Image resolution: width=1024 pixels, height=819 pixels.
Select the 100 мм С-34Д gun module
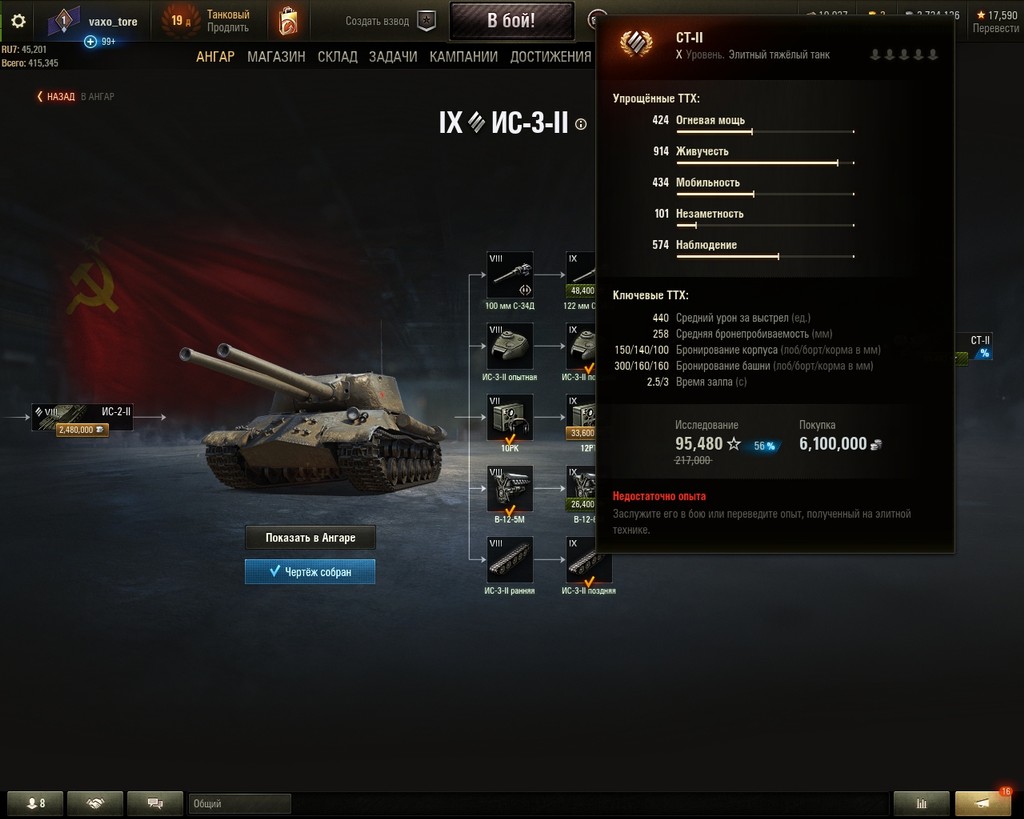point(510,275)
